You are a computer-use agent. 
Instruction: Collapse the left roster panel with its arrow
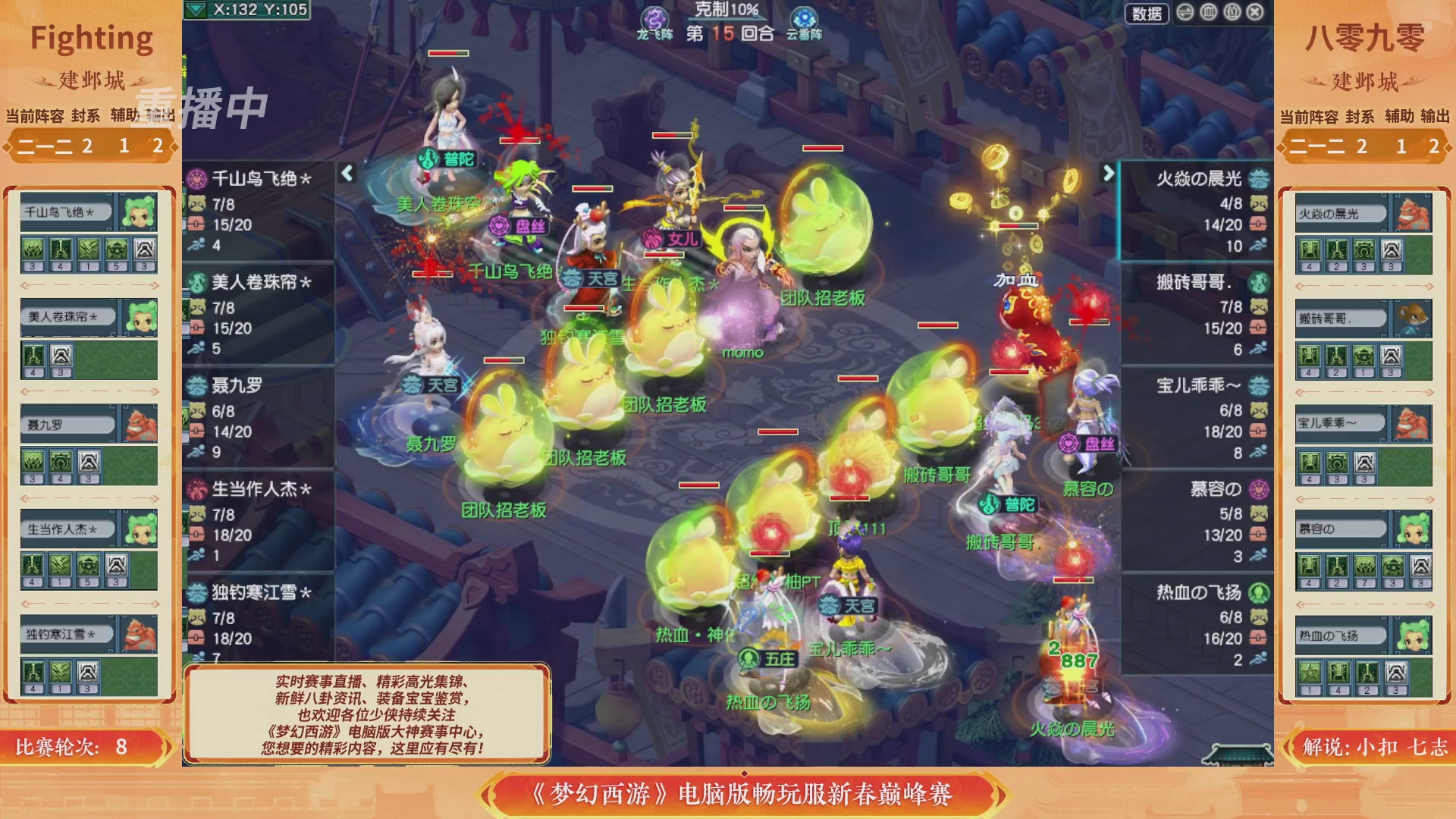[346, 173]
